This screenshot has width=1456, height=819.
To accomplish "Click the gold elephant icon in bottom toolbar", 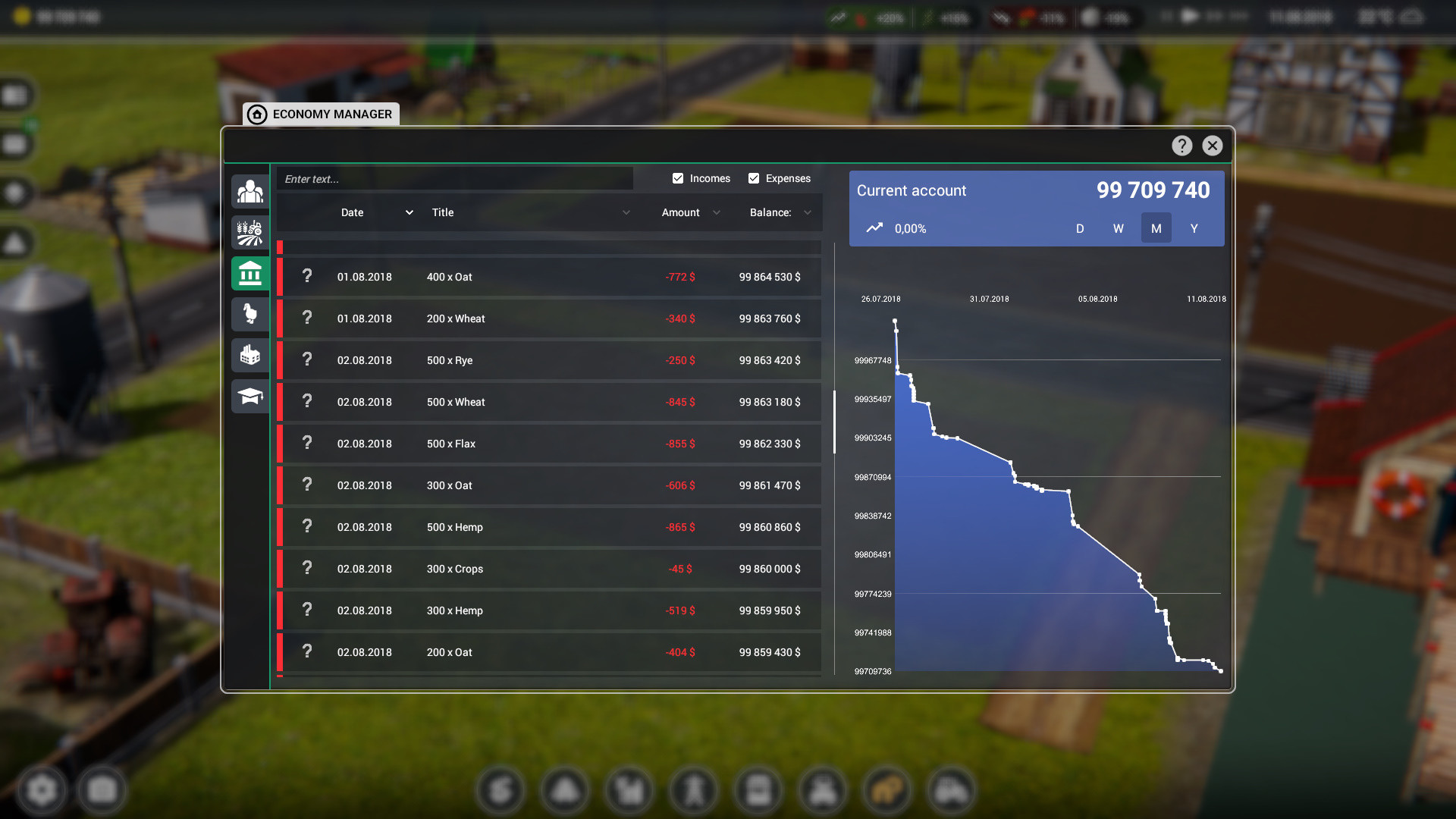I will point(887,790).
